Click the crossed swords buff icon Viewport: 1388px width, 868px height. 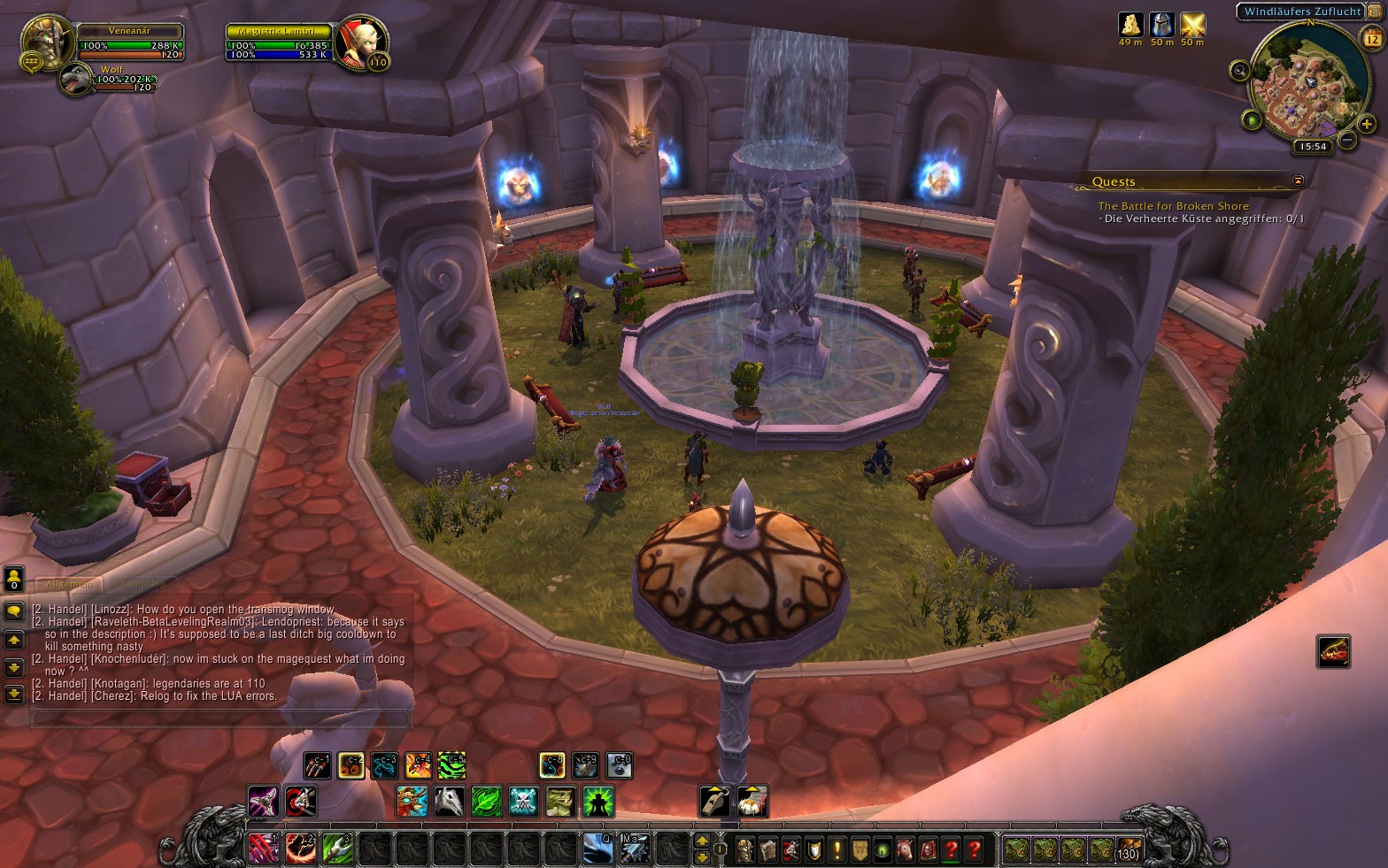[x=1192, y=25]
